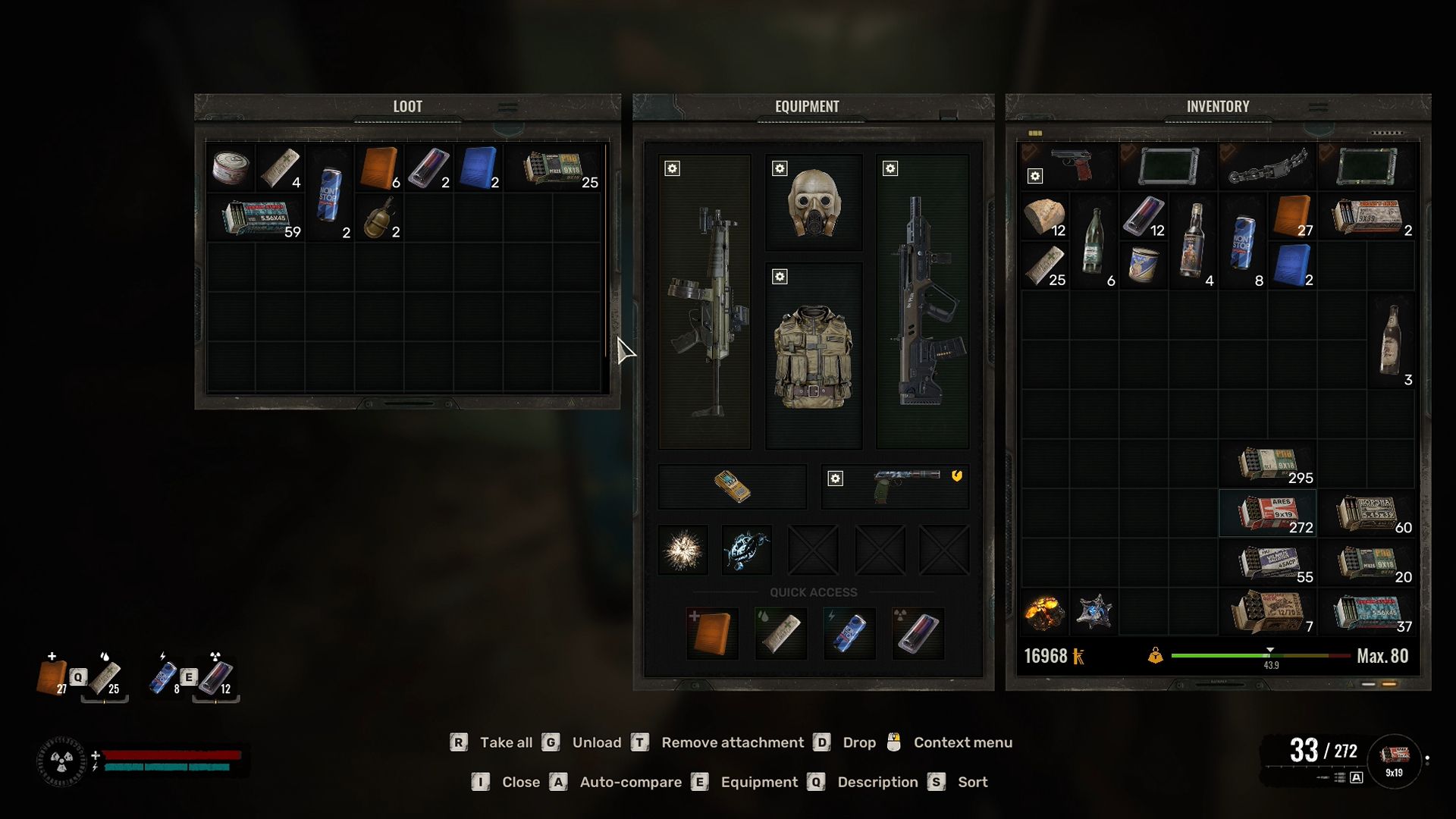Select the yellow detector device slot
Image resolution: width=1456 pixels, height=819 pixels.
coord(733,486)
